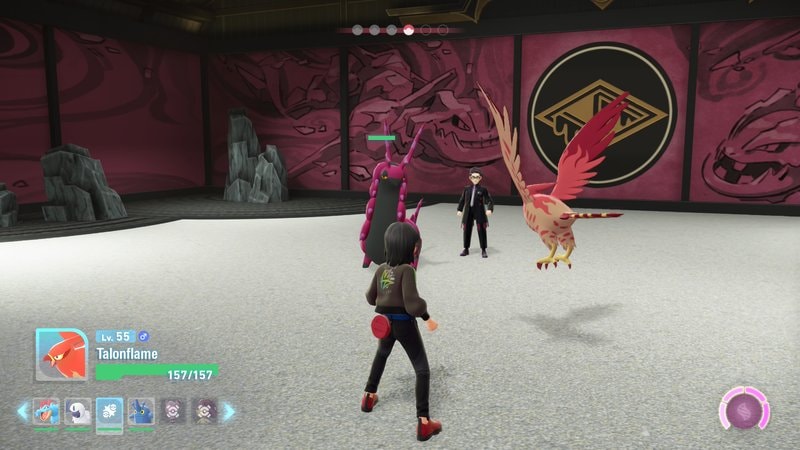Screen dimensions: 800x450
Task: Switch to Absol in the party bar
Action: (x=78, y=411)
